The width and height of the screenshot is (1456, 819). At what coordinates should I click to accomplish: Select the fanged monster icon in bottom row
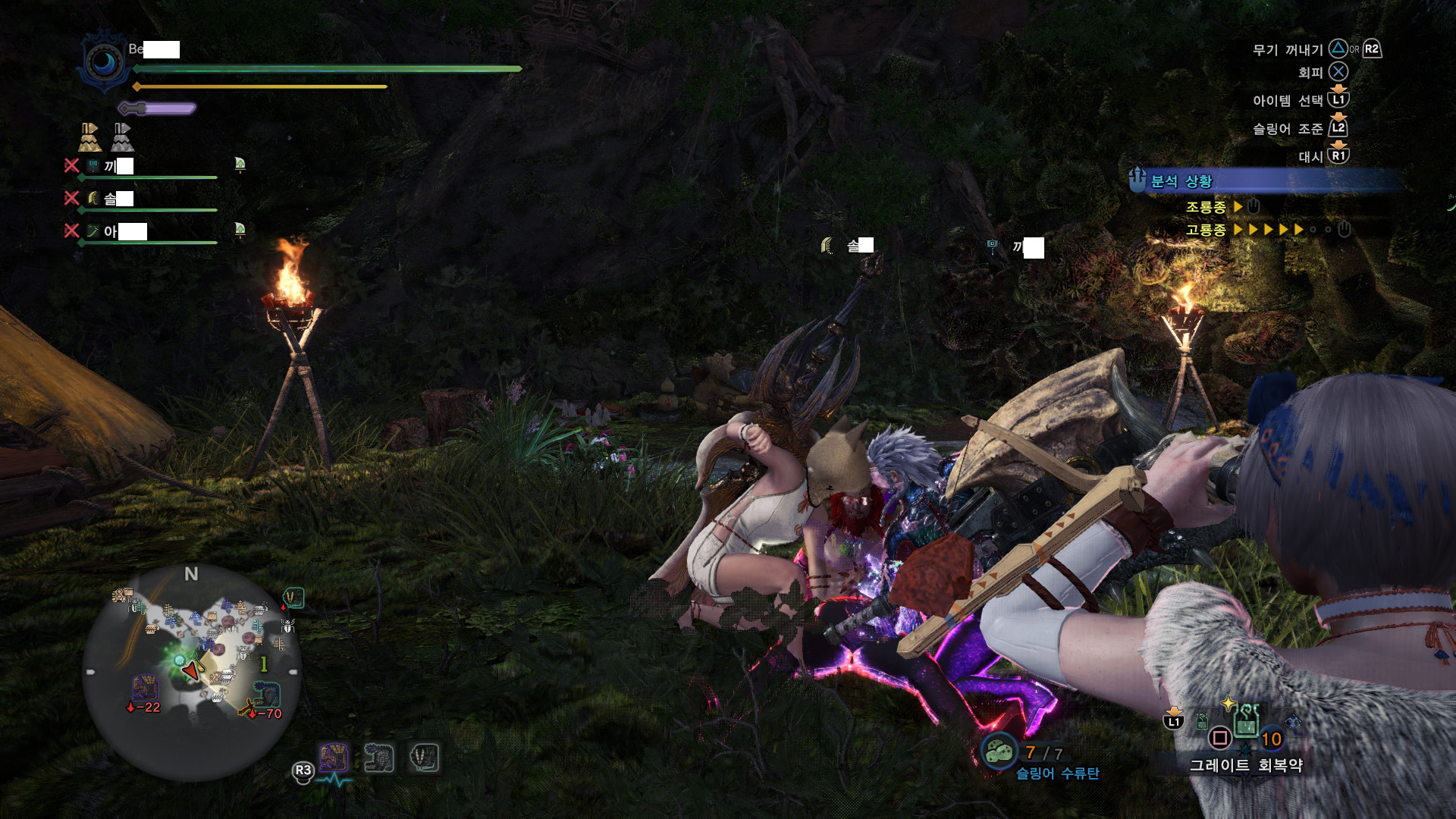pos(424,758)
